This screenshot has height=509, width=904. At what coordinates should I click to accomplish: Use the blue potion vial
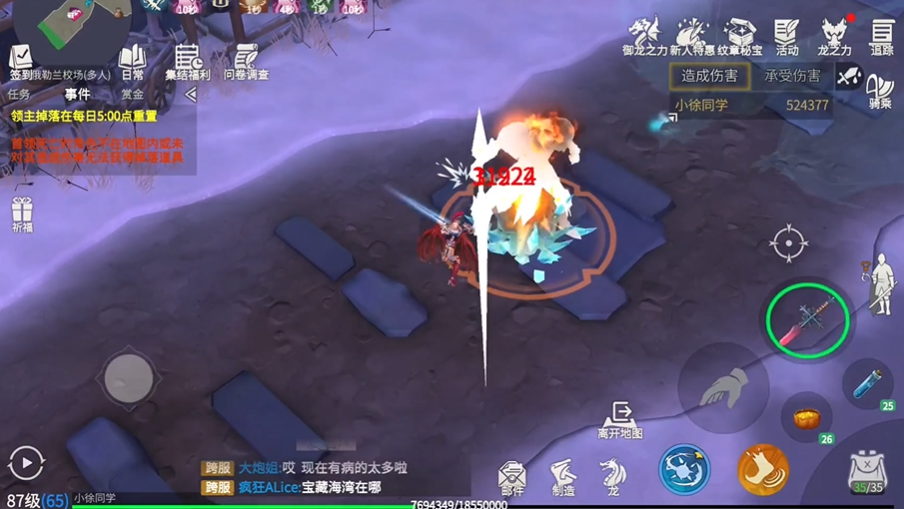coord(867,383)
